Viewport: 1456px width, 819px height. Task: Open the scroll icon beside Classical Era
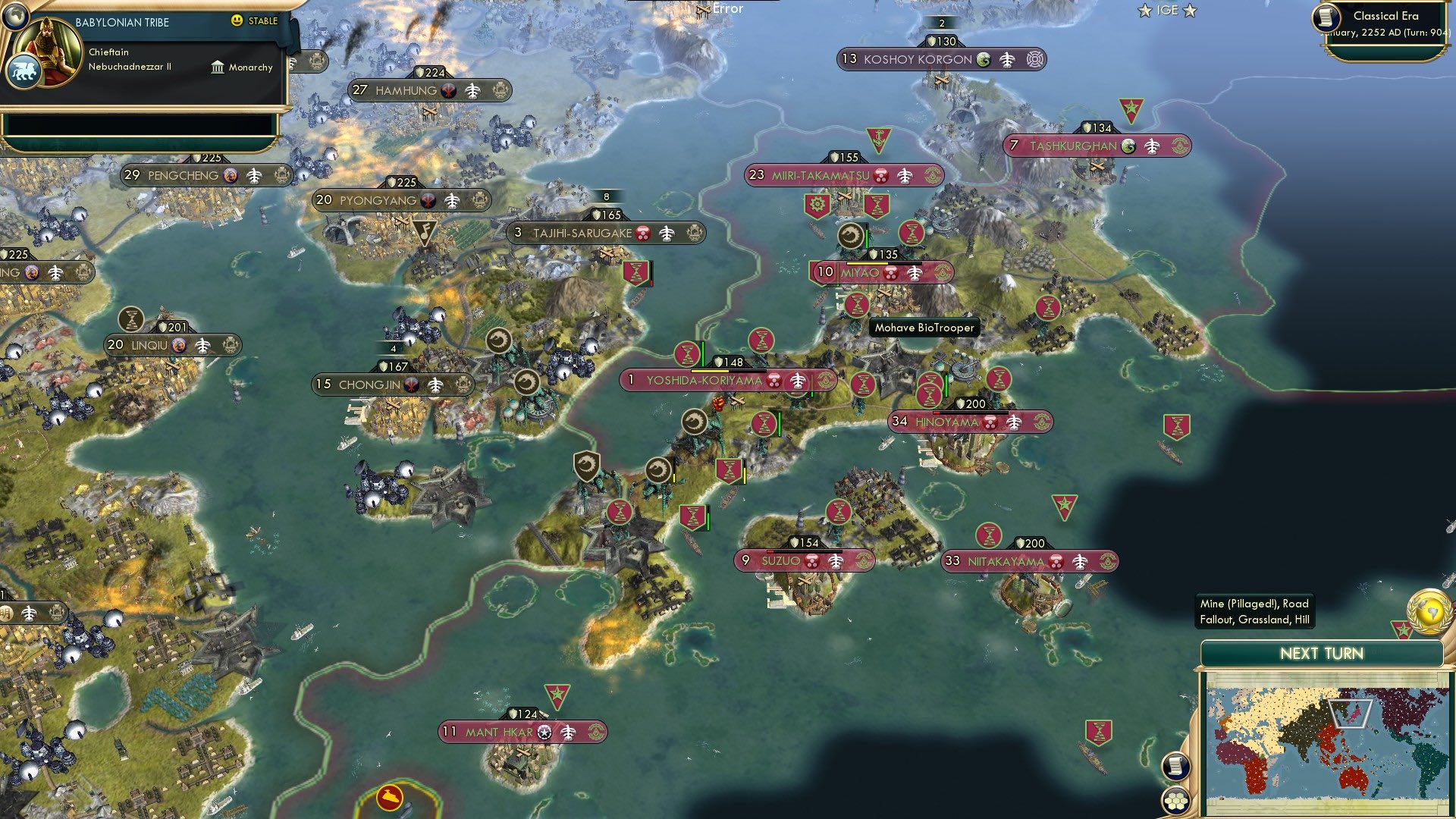click(1326, 18)
